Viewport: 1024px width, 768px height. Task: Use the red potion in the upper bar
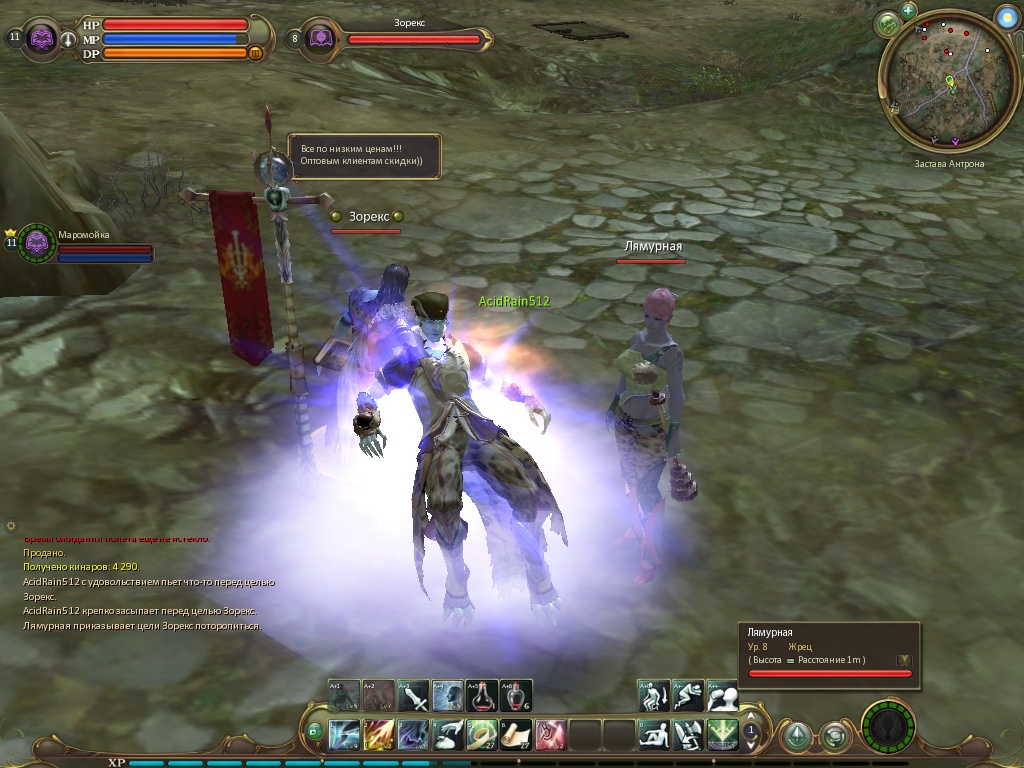(481, 695)
